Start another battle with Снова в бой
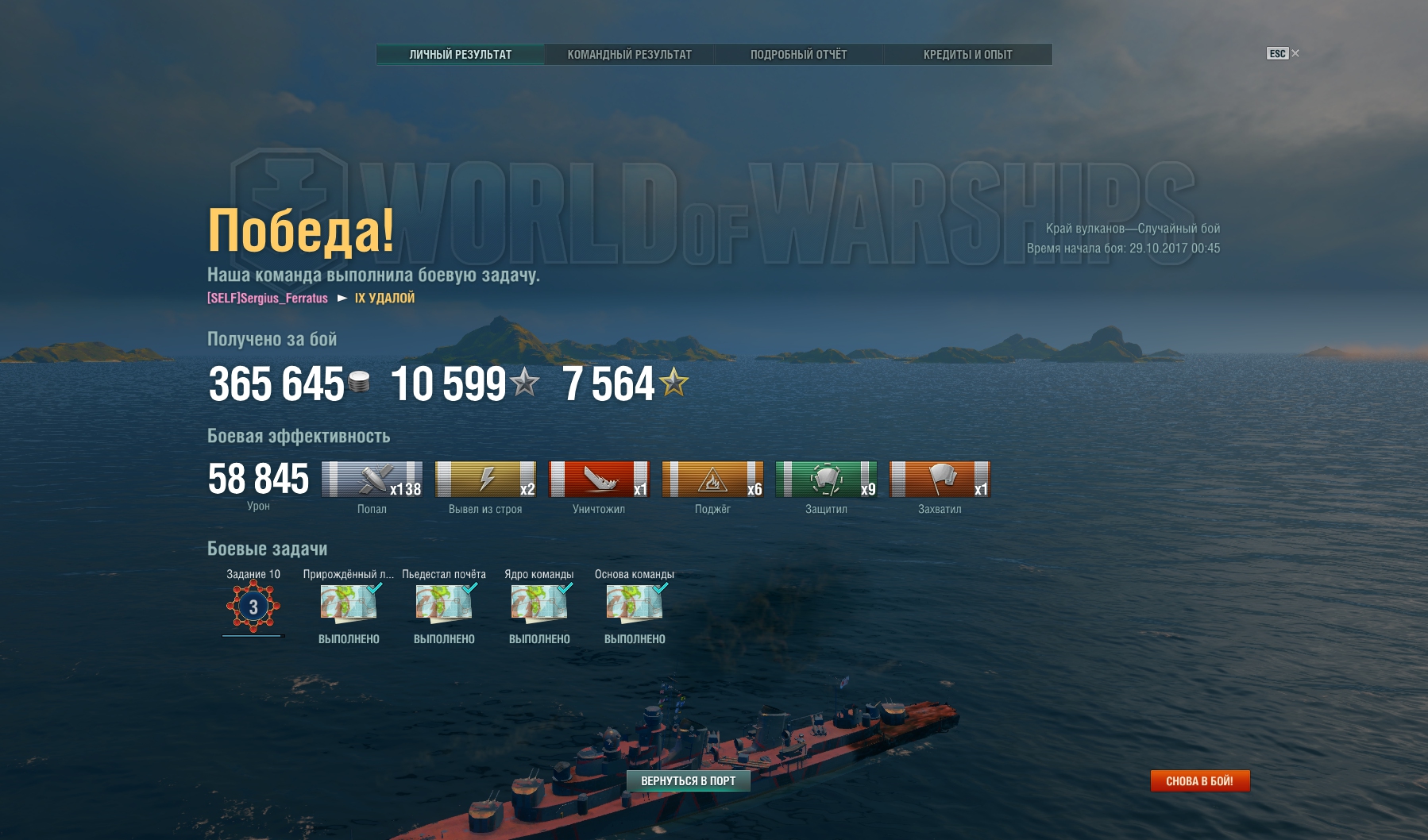Image resolution: width=1428 pixels, height=840 pixels. 1199,781
